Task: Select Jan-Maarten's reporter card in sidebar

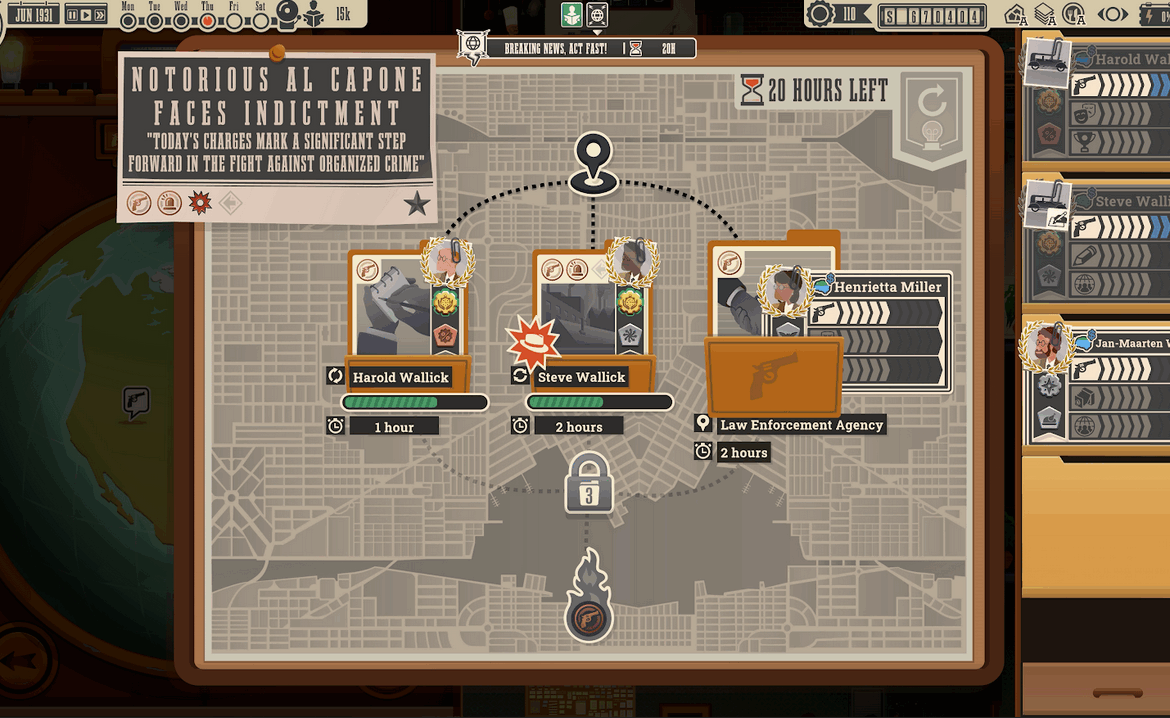Action: point(1095,380)
